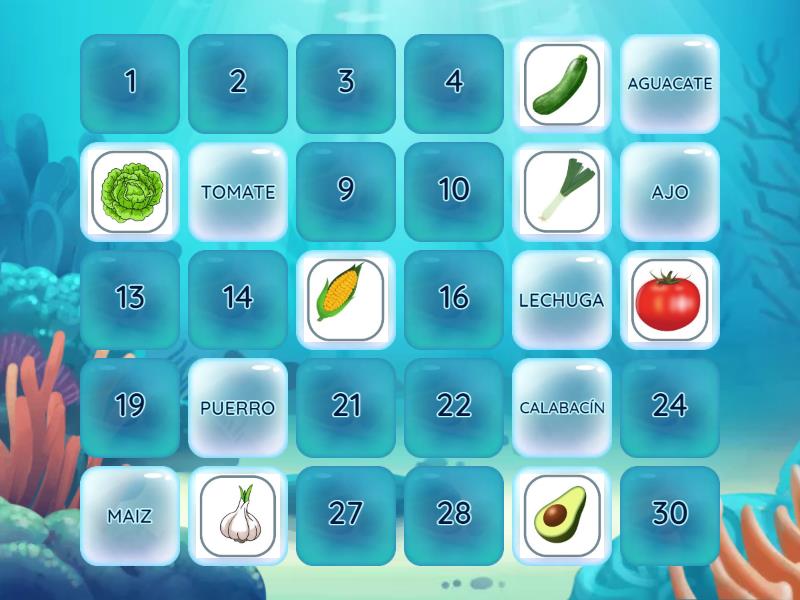Image resolution: width=800 pixels, height=600 pixels.
Task: Open tile number 16
Action: coord(454,299)
